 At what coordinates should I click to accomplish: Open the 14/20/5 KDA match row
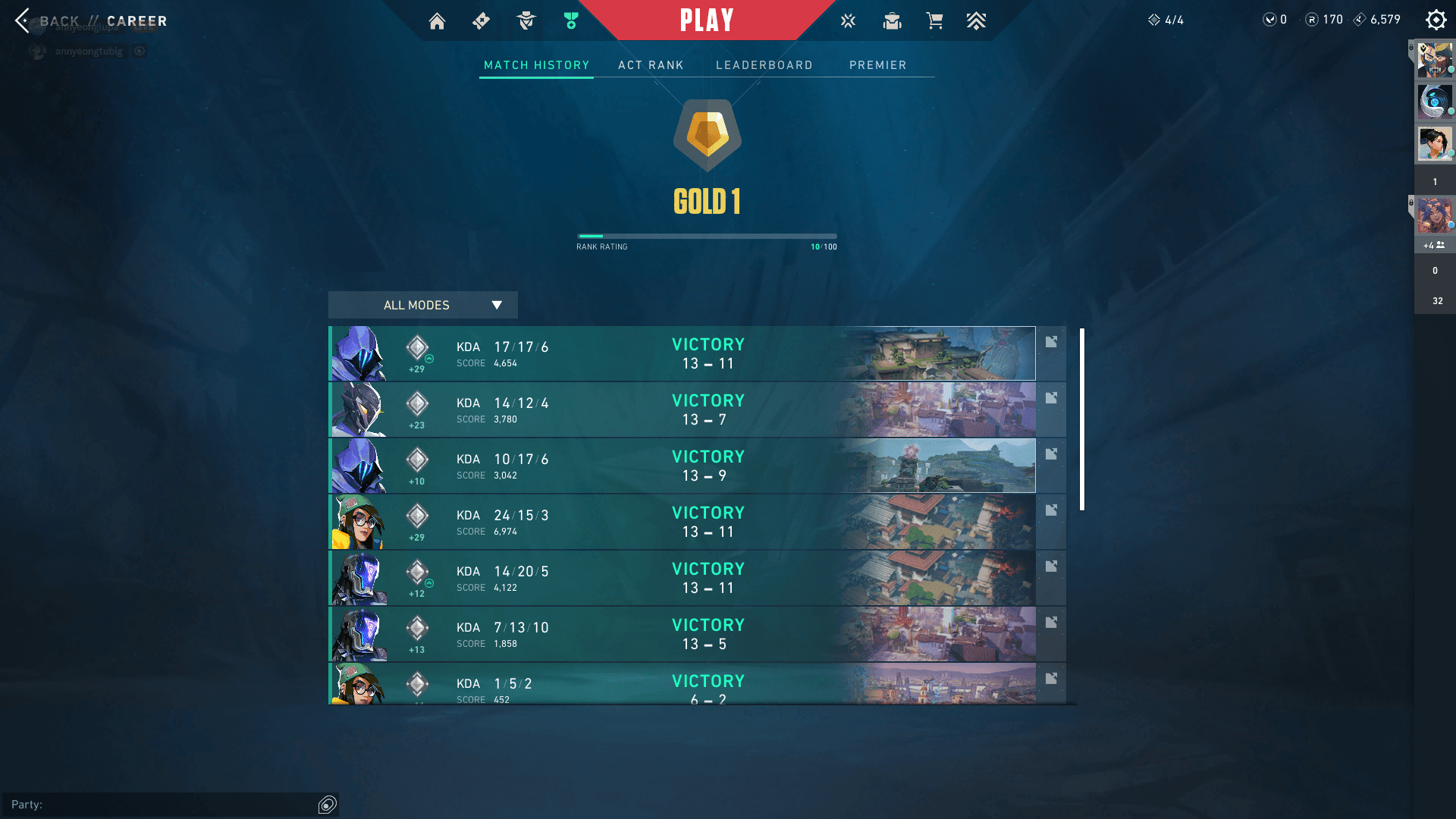tap(682, 578)
